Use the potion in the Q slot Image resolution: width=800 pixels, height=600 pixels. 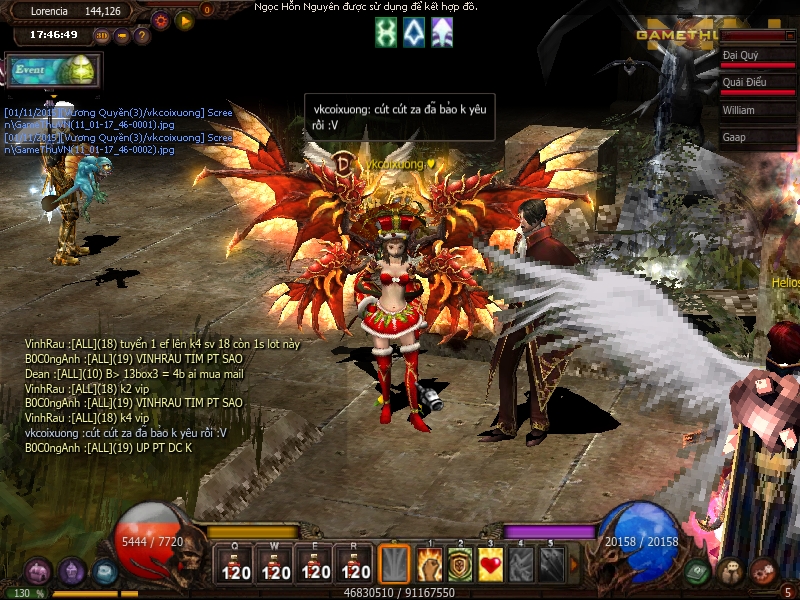[x=236, y=566]
